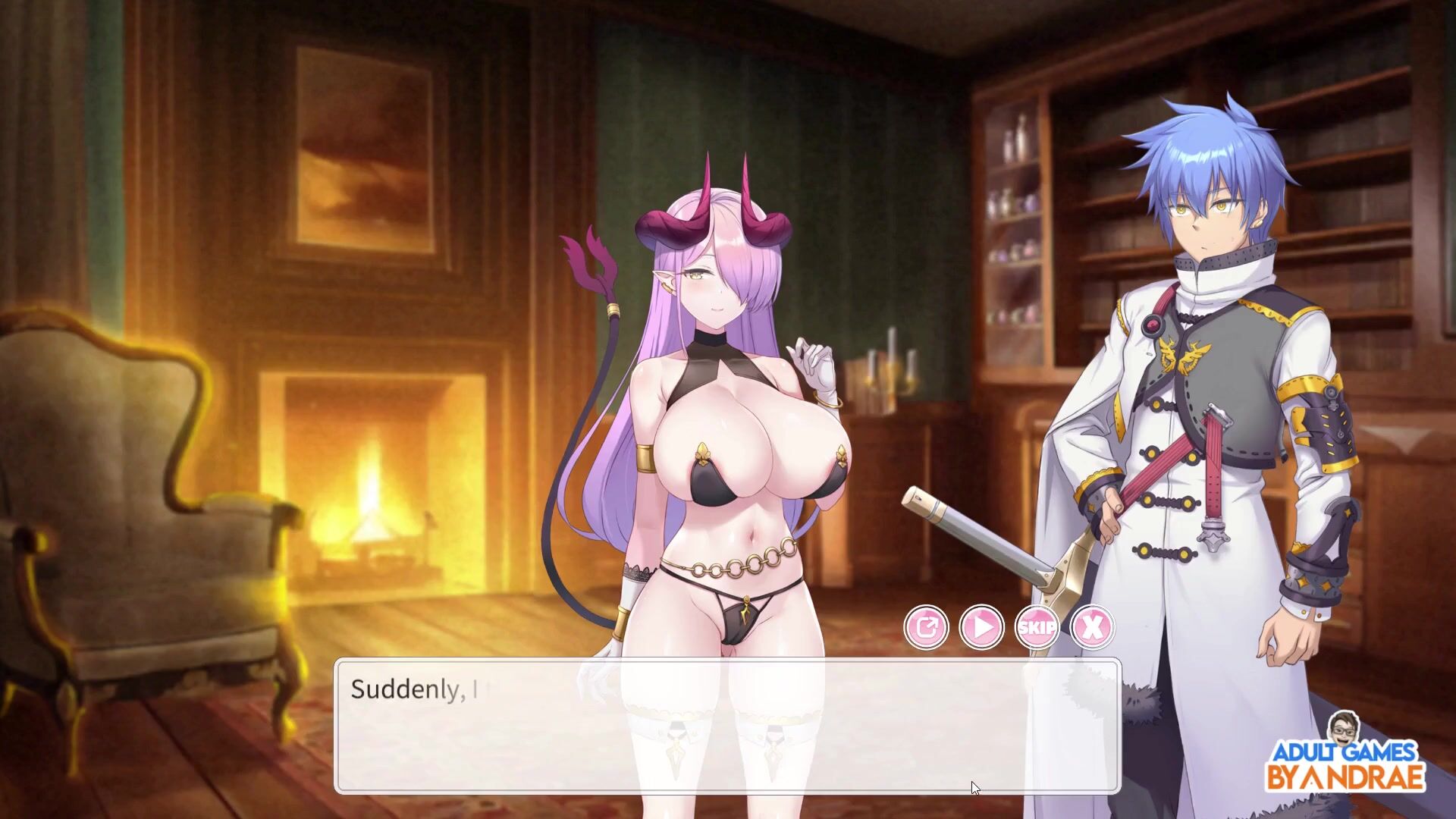The width and height of the screenshot is (1456, 819).
Task: Skip the dialogue with the SKIP button
Action: (x=1037, y=627)
